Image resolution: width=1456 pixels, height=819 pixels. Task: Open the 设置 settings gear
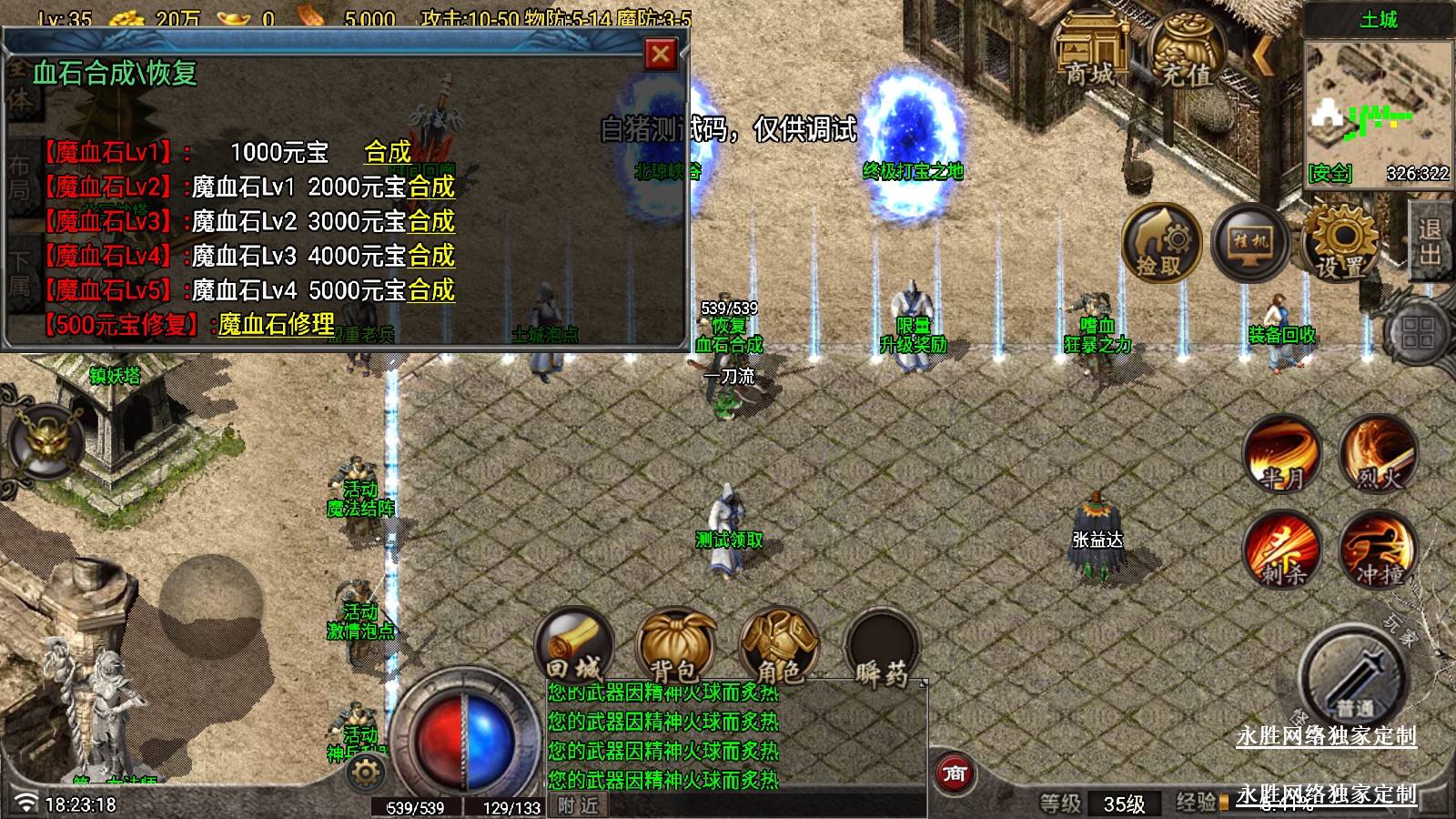[1340, 244]
